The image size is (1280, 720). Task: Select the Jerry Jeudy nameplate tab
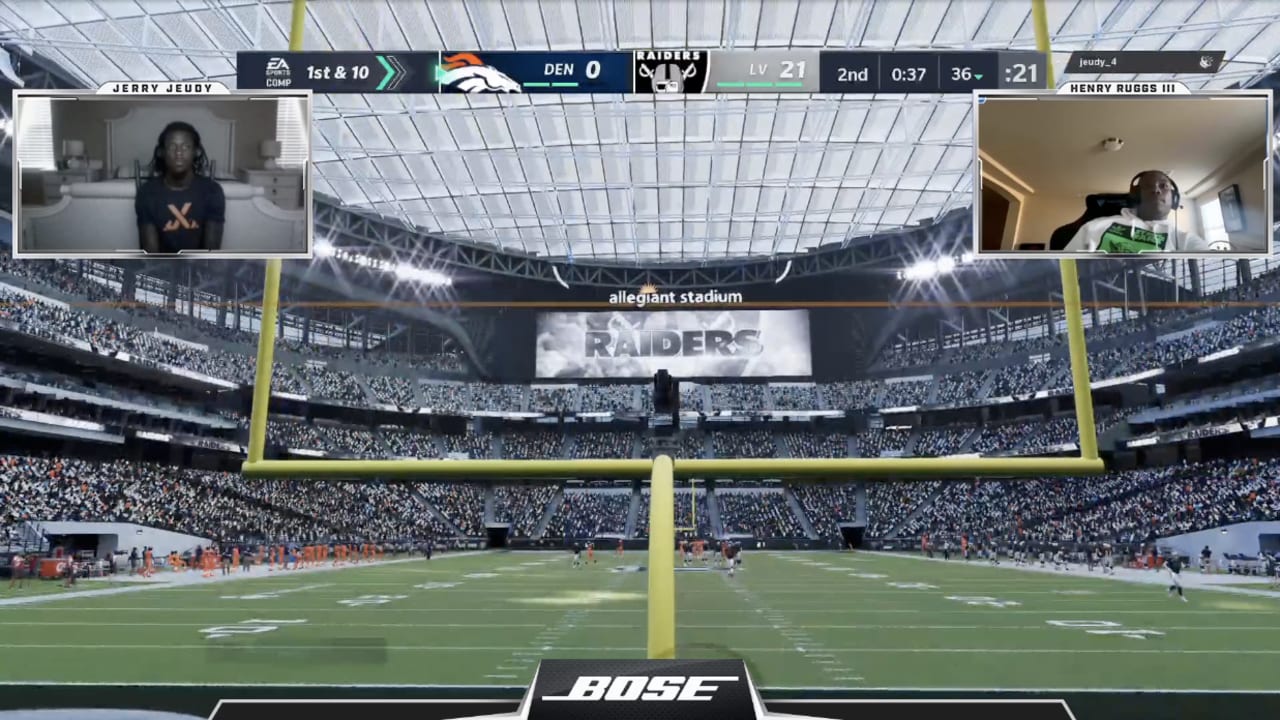click(x=163, y=87)
